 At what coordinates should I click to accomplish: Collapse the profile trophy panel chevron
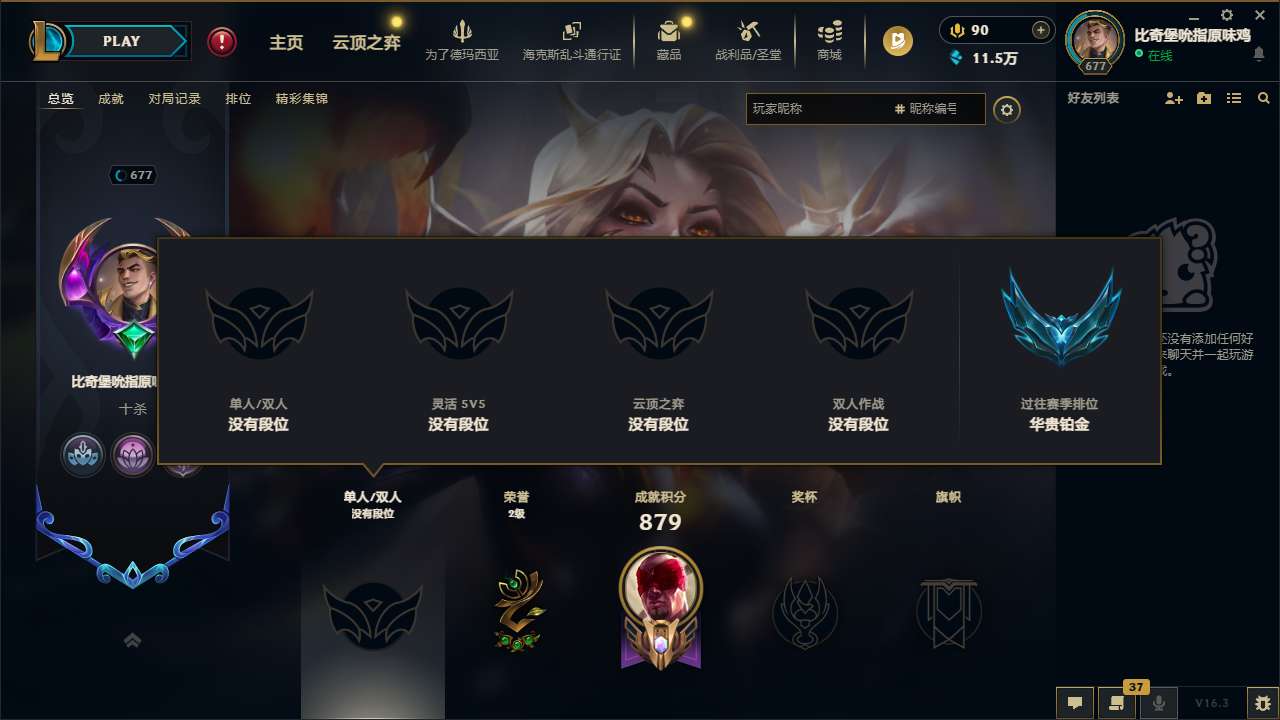pyautogui.click(x=133, y=641)
